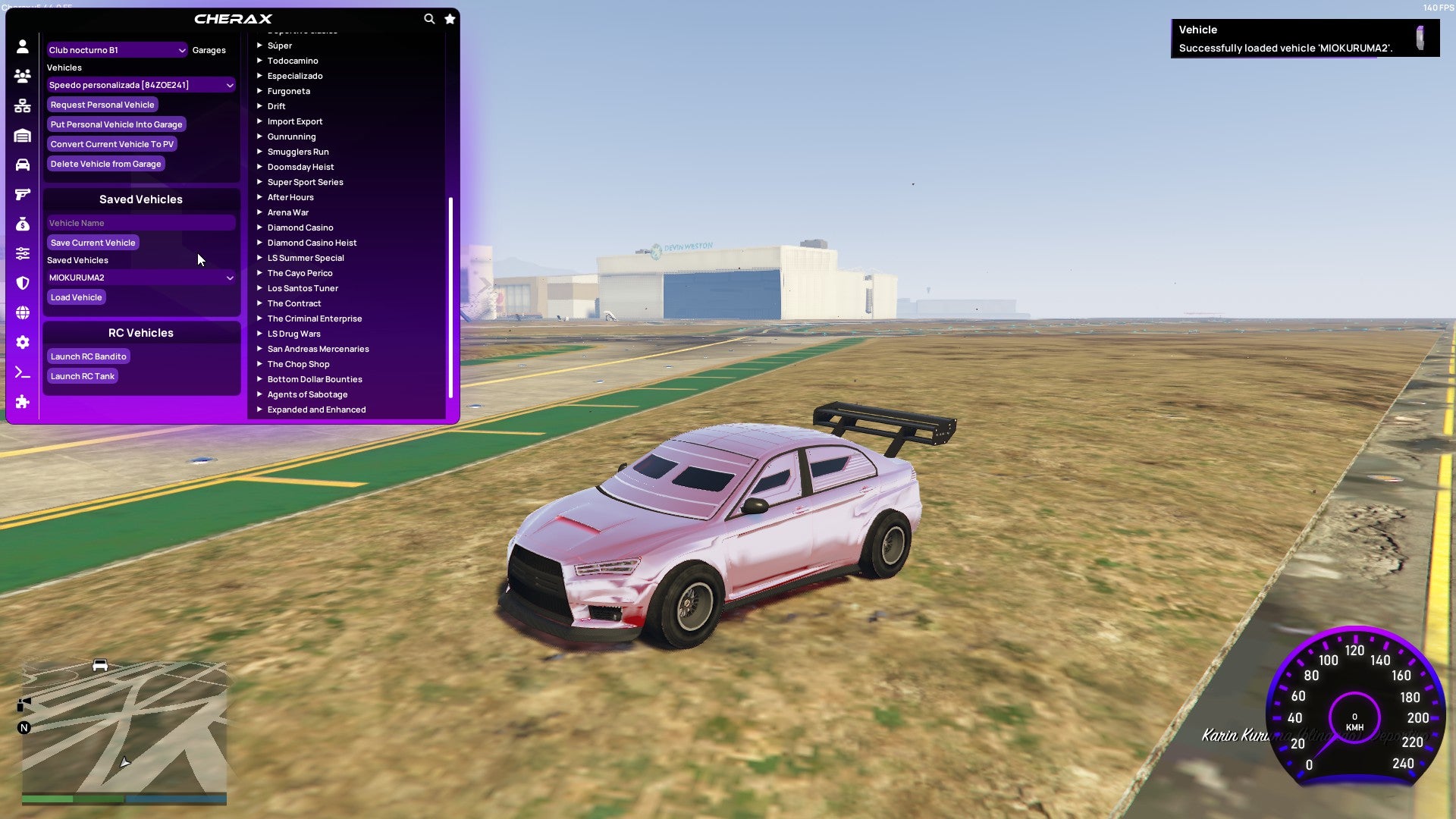
Task: Open the shield Protections section
Action: 22,281
